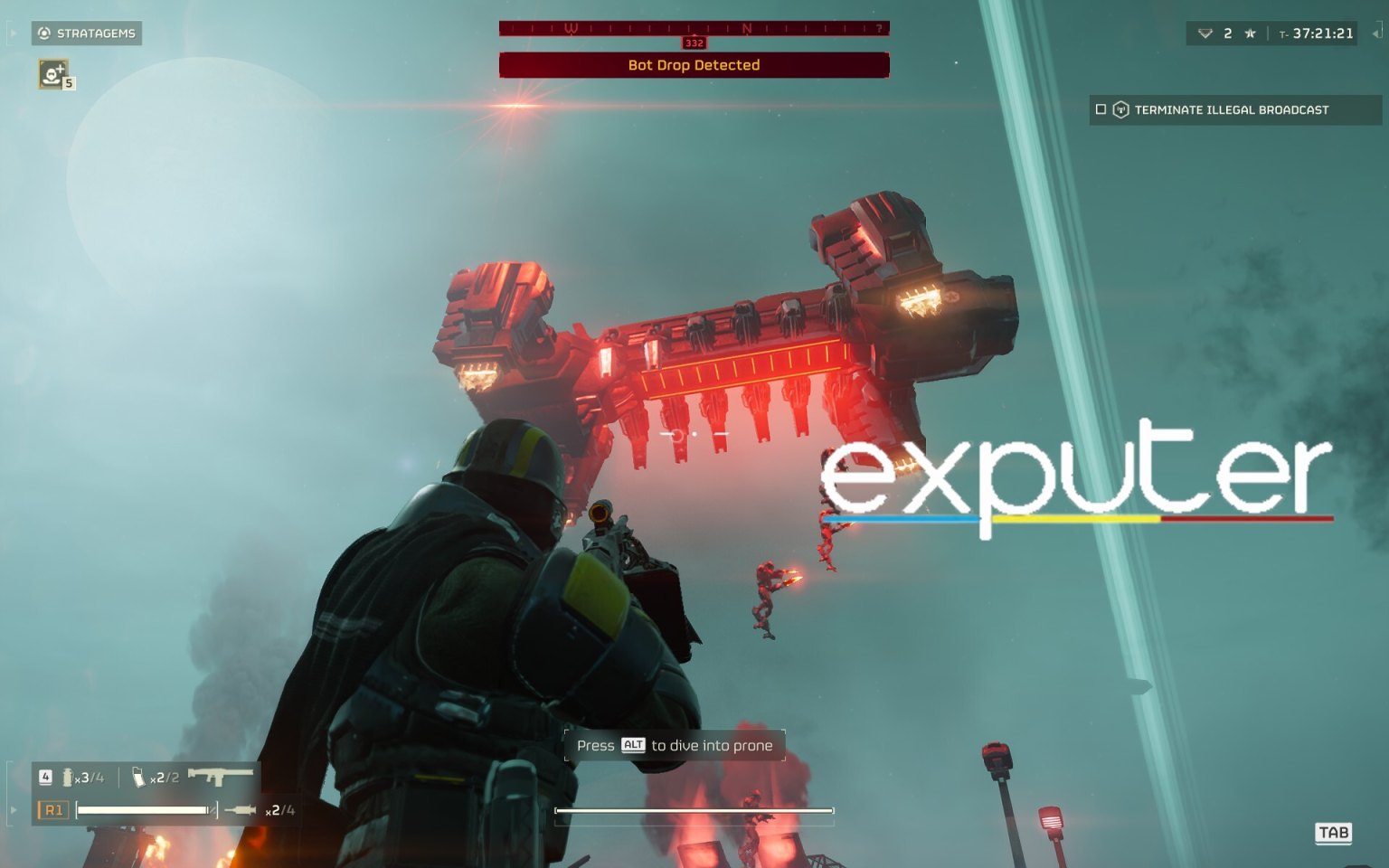Collapse the mission timer panel via its side arrow

click(1377, 33)
